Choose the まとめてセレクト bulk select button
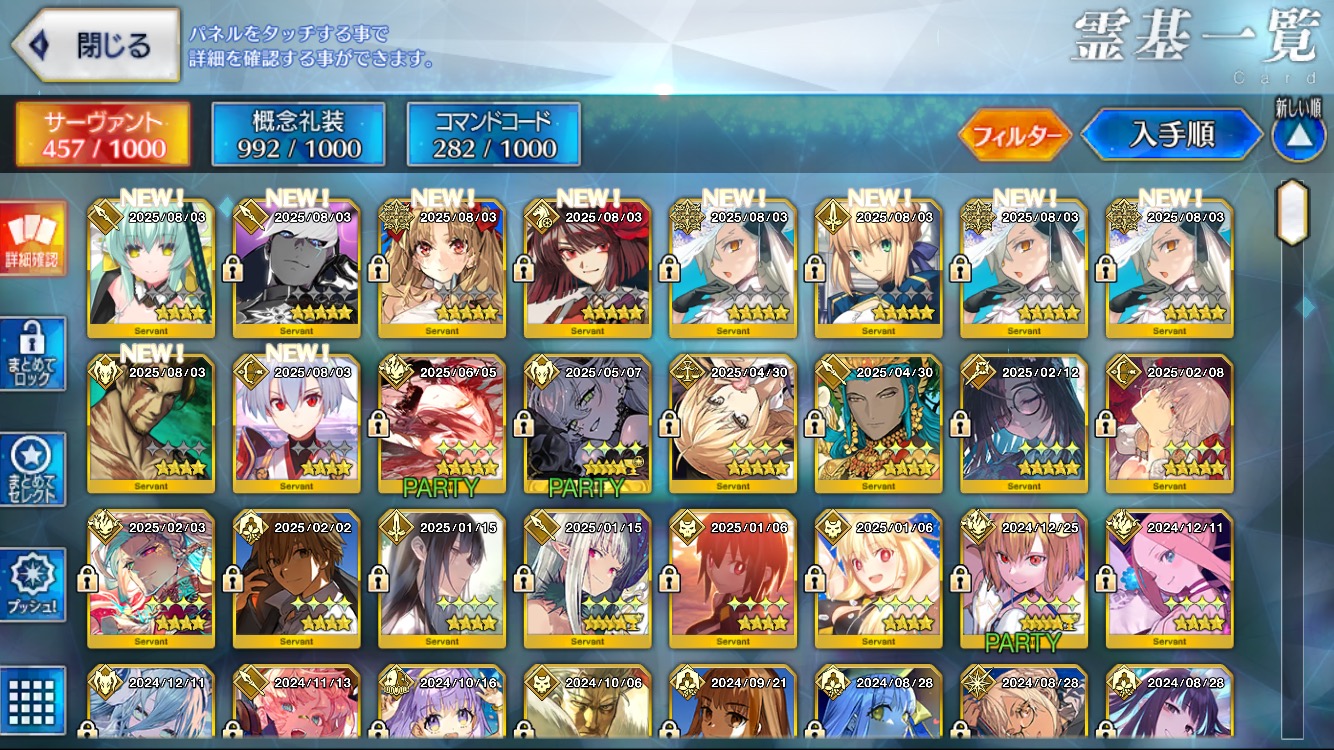 click(x=33, y=469)
